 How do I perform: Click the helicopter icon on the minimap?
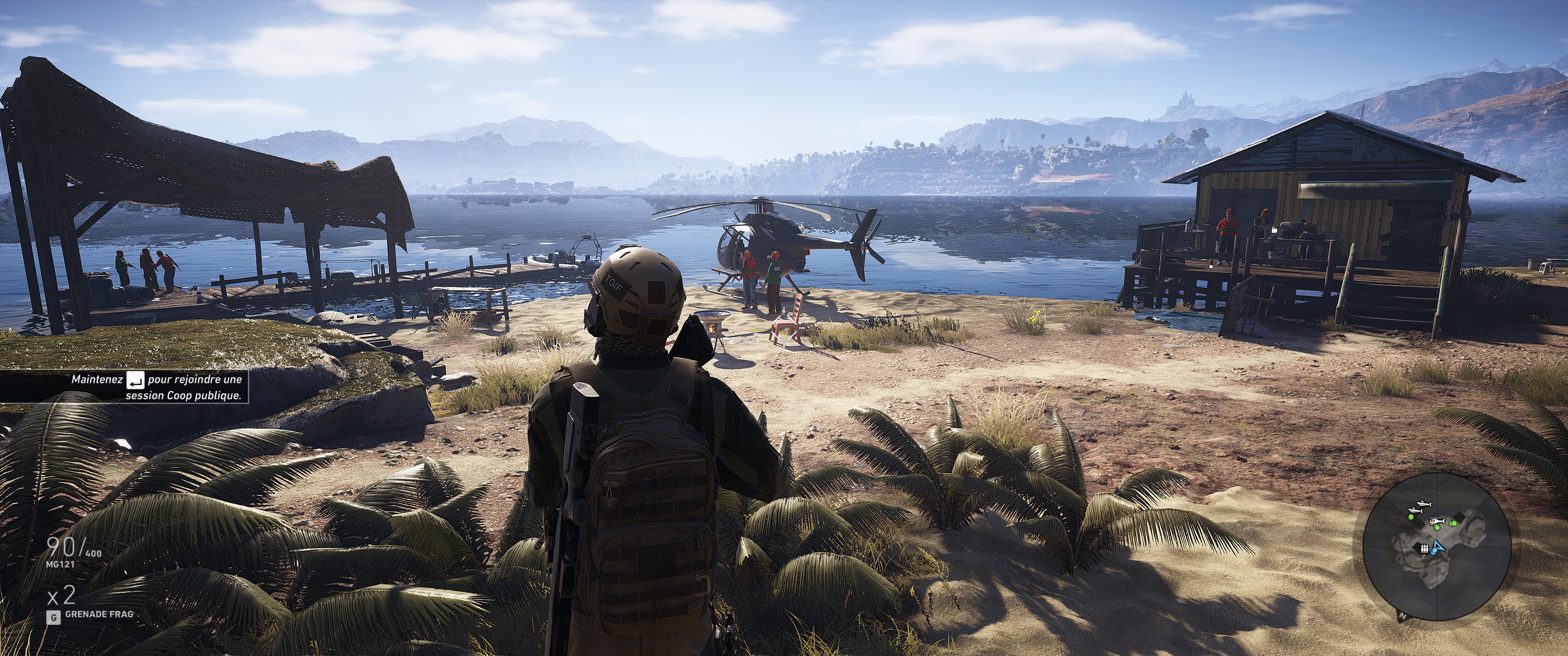tap(1437, 522)
